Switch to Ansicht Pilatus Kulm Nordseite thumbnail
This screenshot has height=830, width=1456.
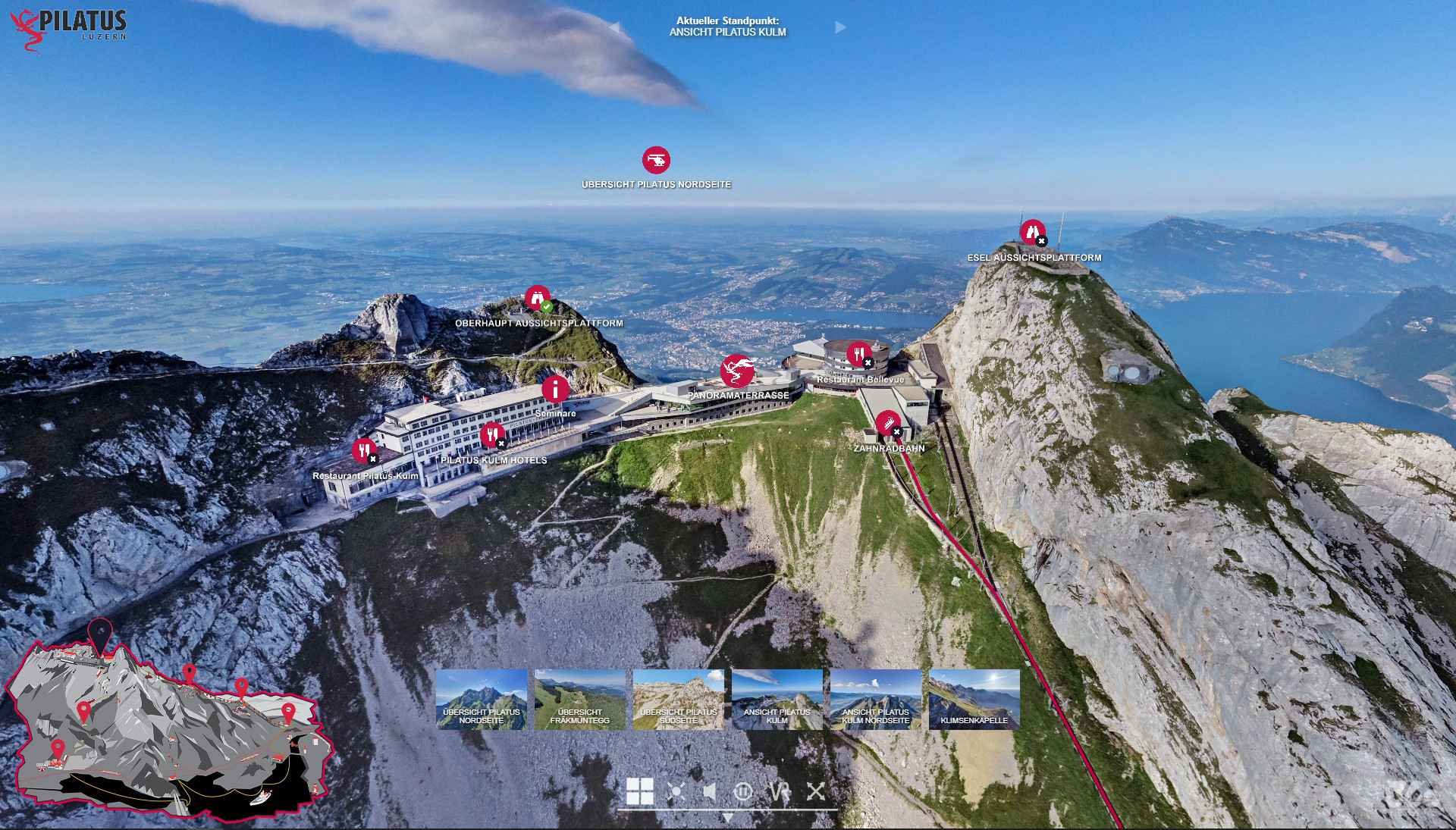(876, 699)
